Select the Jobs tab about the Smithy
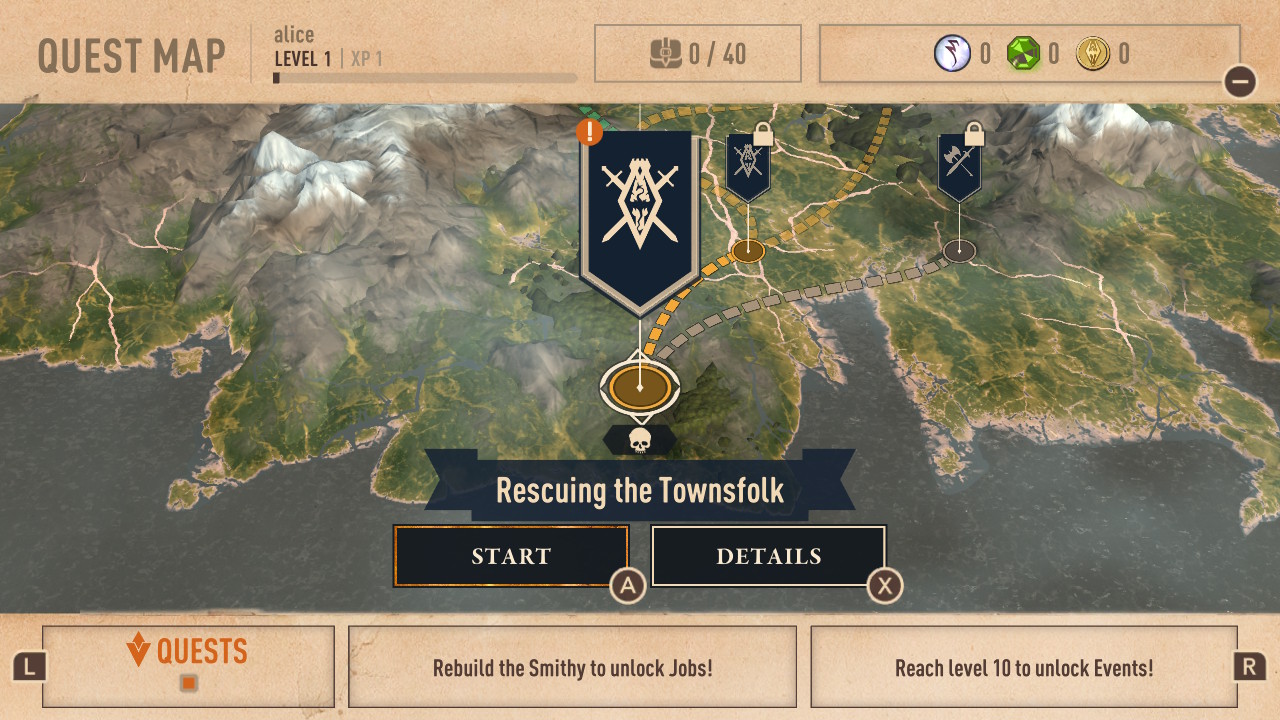This screenshot has height=720, width=1280. tap(572, 667)
